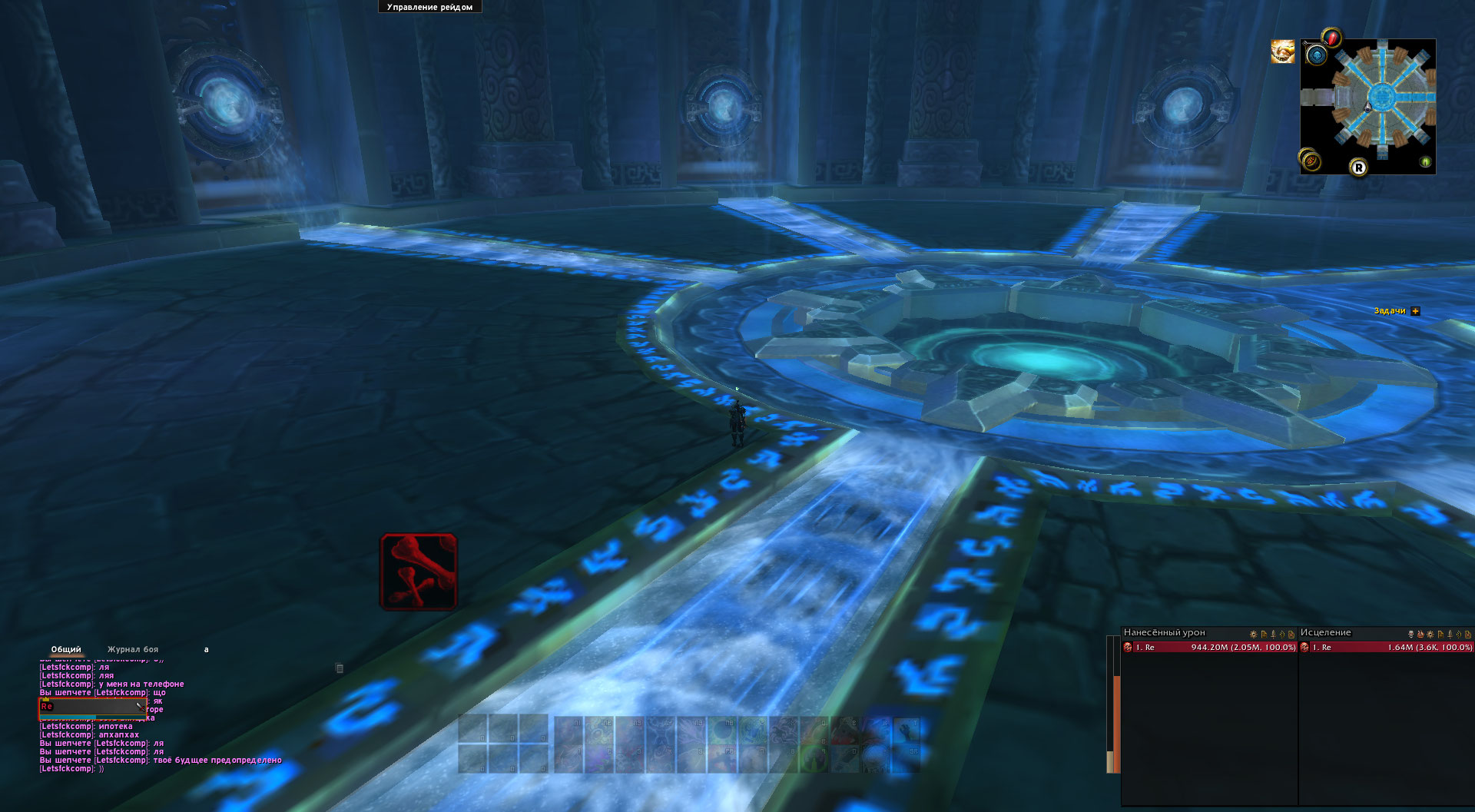Click the white R minimap button
Image resolution: width=1475 pixels, height=812 pixels.
pyautogui.click(x=1358, y=167)
